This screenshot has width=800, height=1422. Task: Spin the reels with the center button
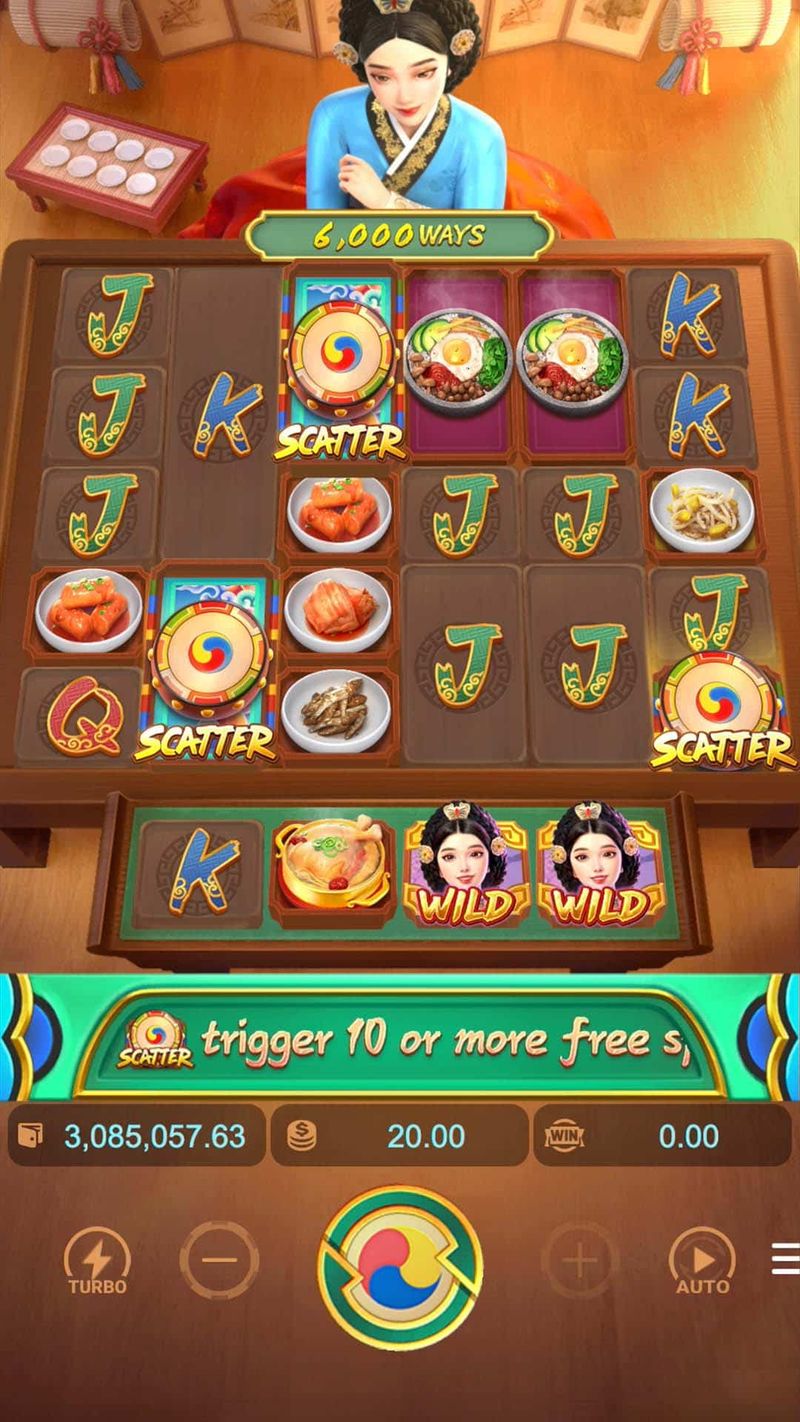coord(400,1266)
